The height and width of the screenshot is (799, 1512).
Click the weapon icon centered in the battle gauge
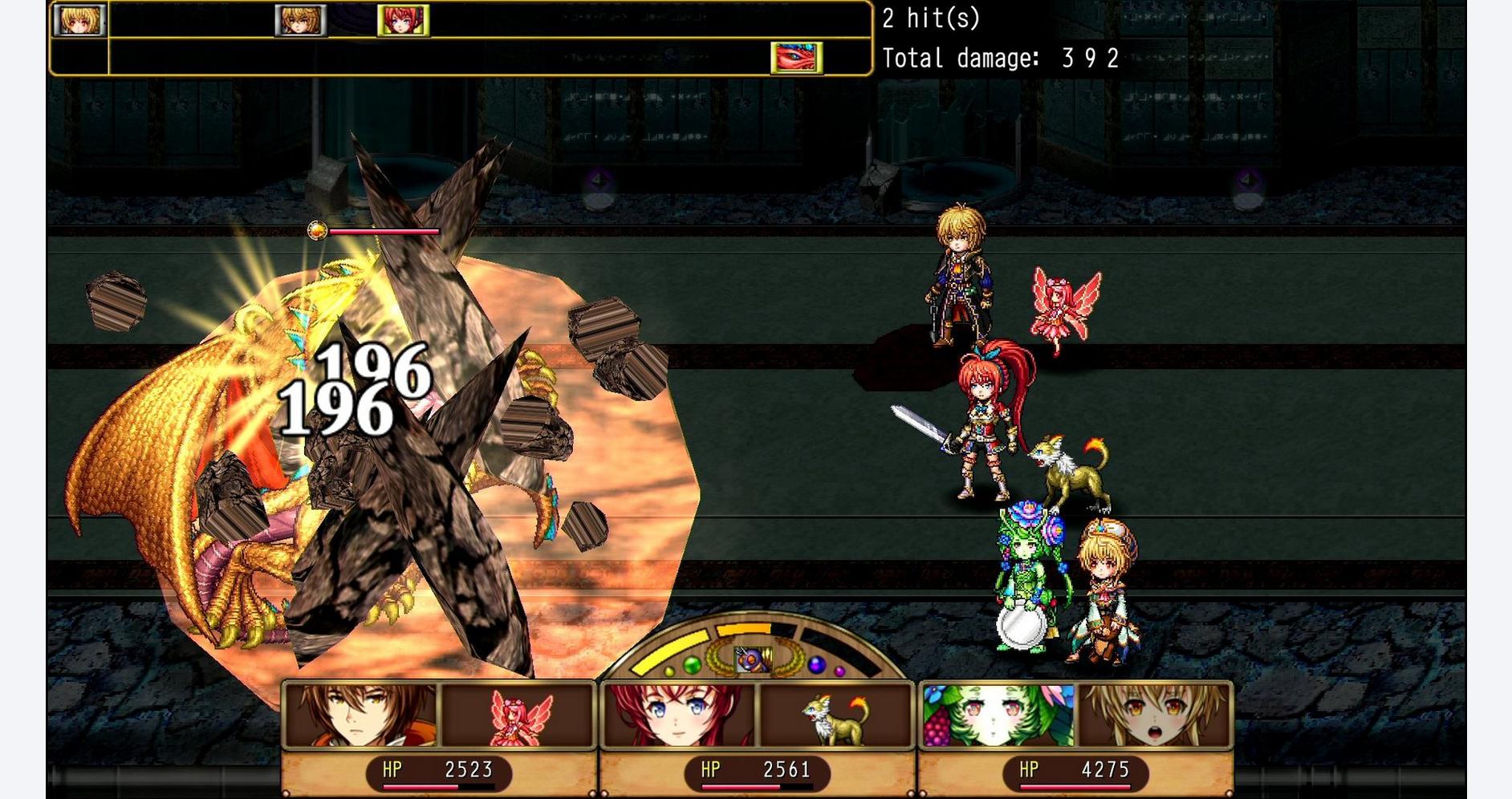click(x=754, y=659)
